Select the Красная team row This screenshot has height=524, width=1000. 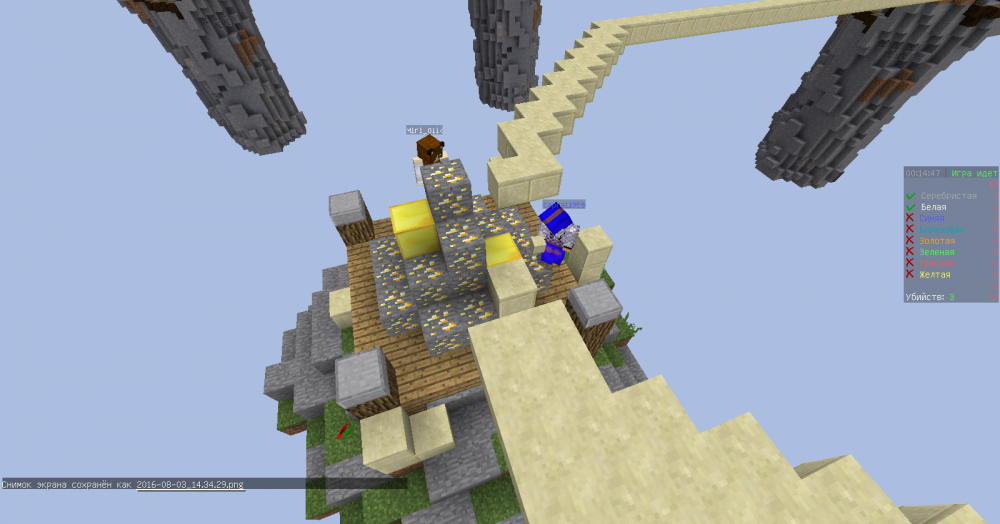(936, 263)
